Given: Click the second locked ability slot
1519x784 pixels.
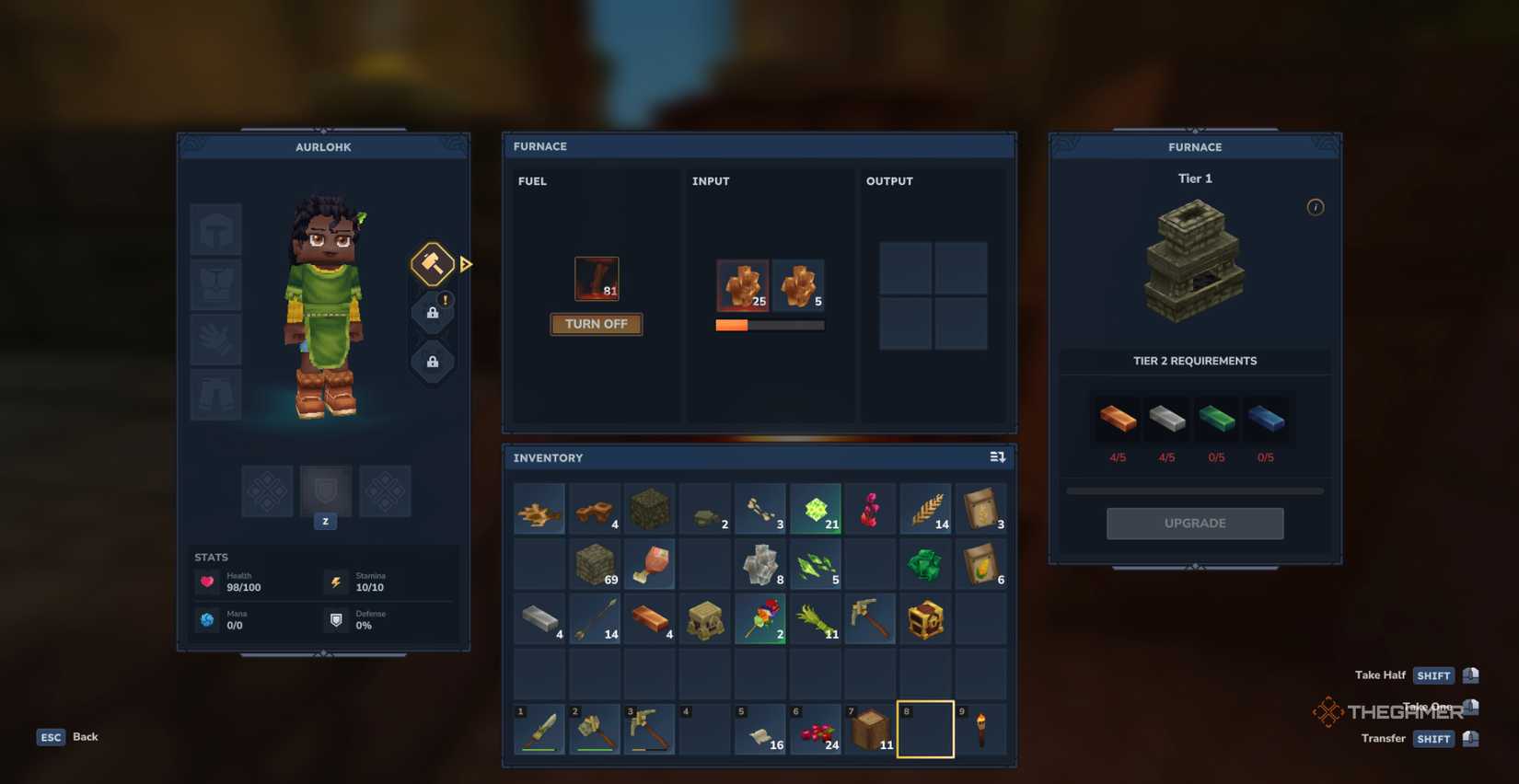Looking at the screenshot, I should [x=431, y=361].
